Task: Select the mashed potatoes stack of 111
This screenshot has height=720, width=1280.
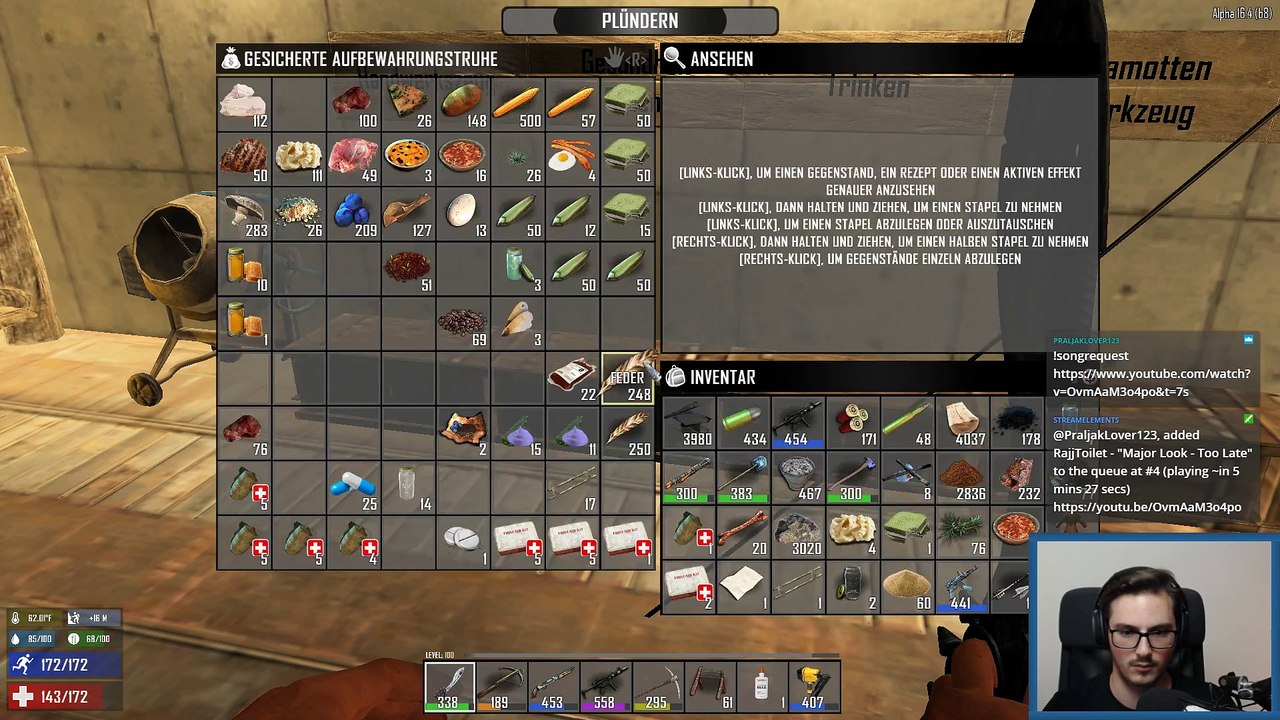Action: (x=298, y=160)
